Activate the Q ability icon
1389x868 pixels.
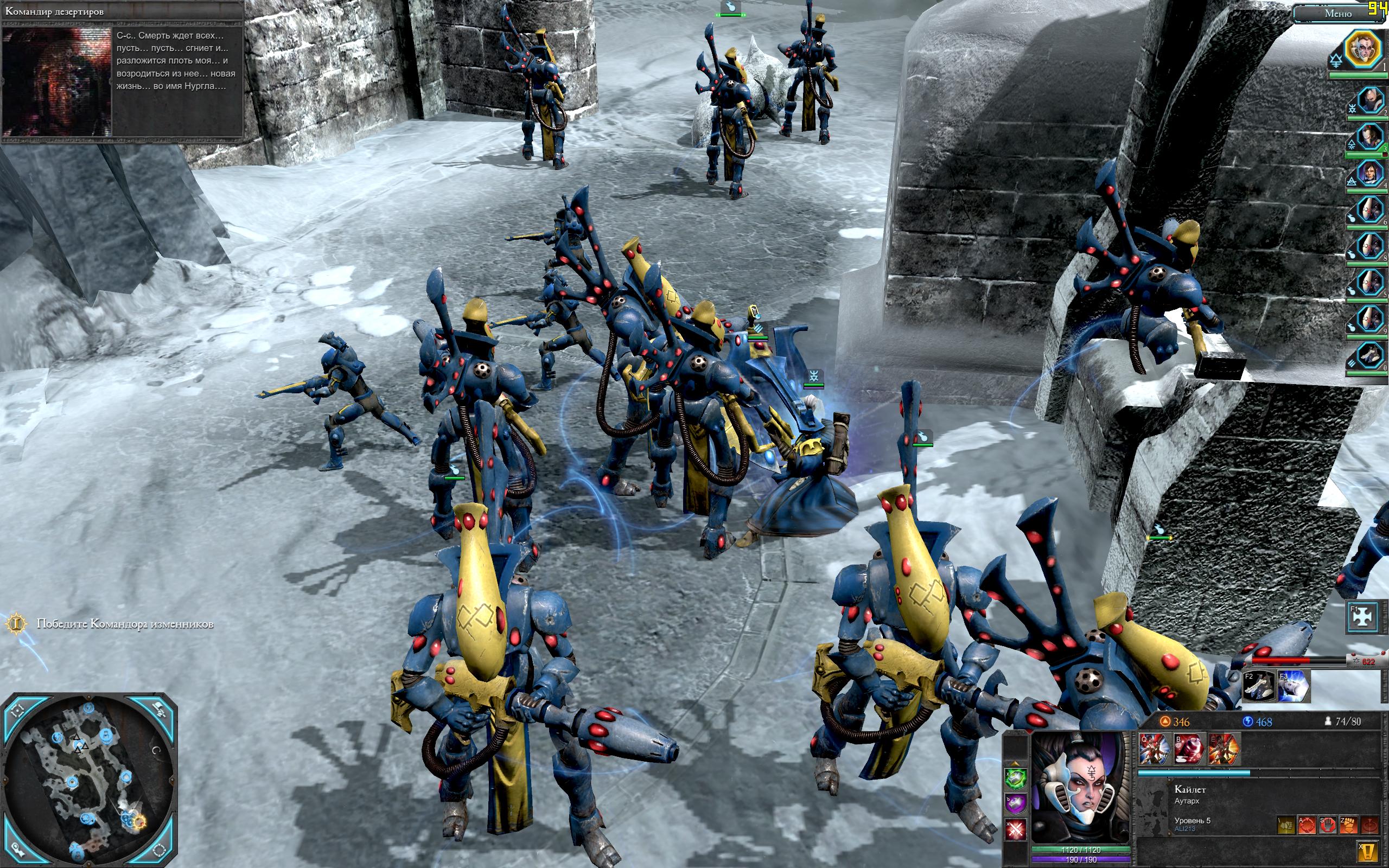click(x=1153, y=749)
